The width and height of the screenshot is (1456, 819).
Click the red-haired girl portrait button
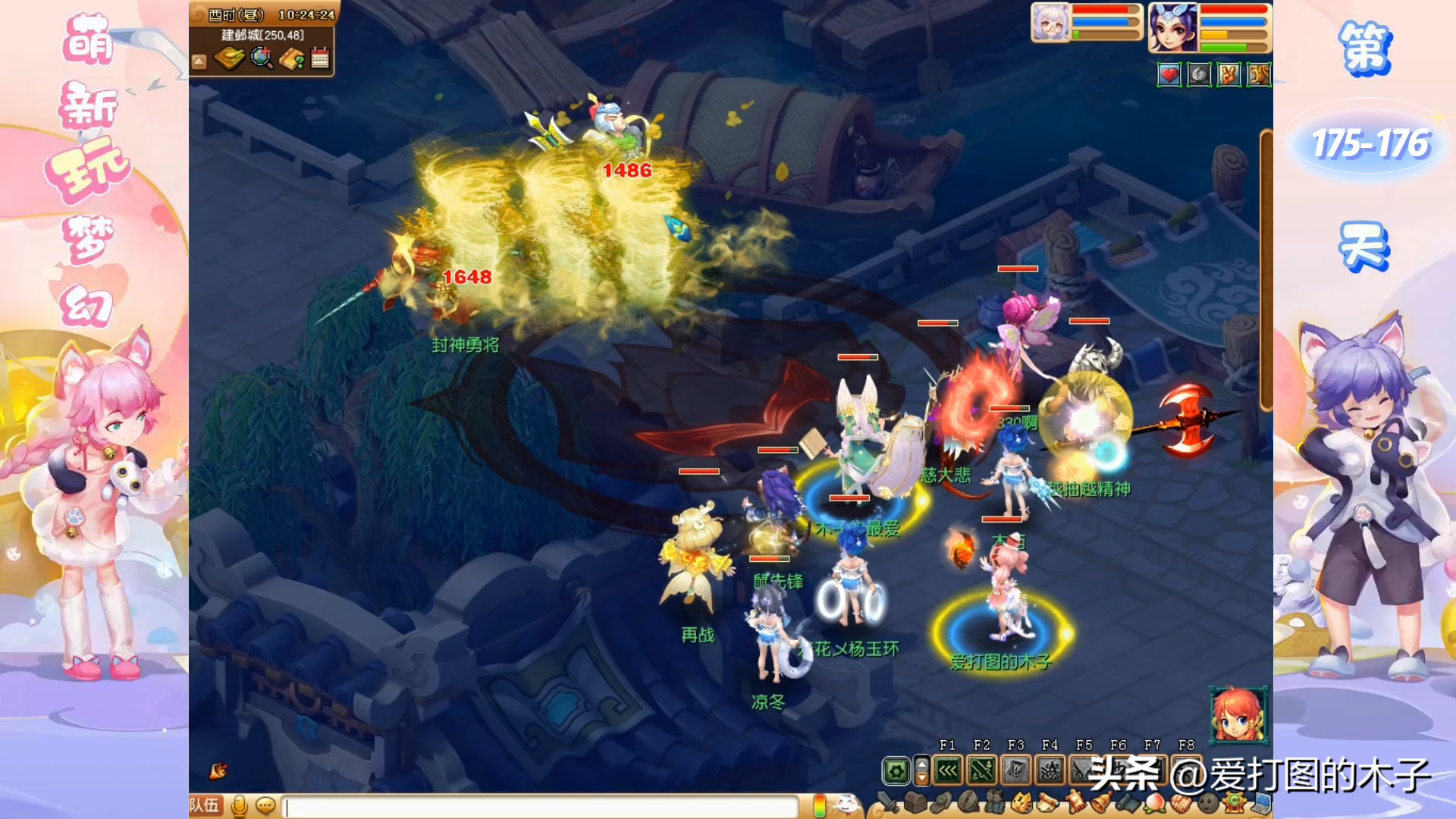pyautogui.click(x=1238, y=714)
